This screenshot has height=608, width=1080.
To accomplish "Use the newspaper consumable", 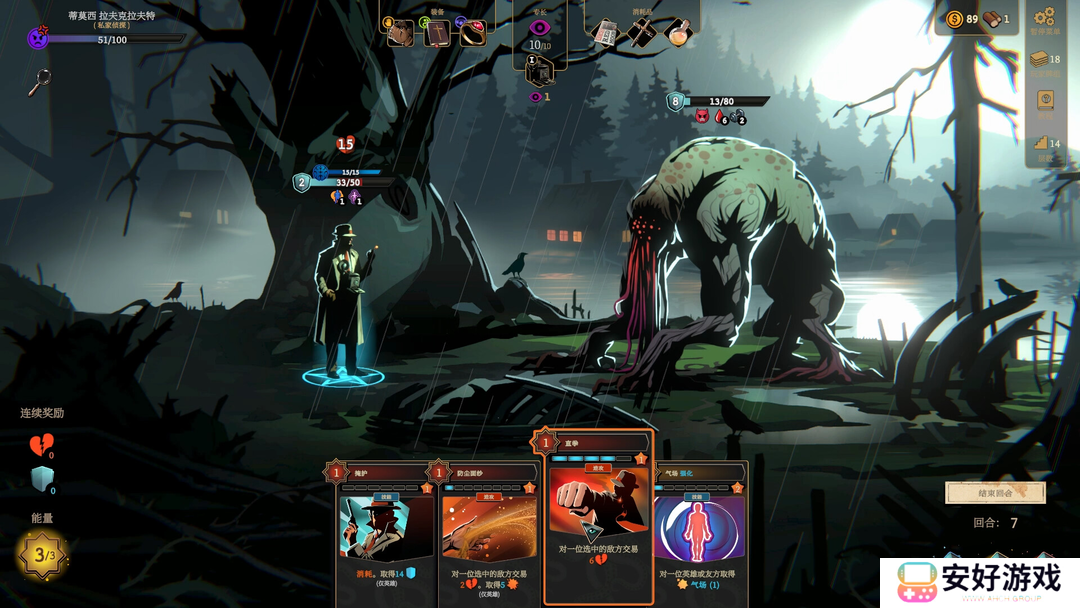I will click(x=605, y=32).
